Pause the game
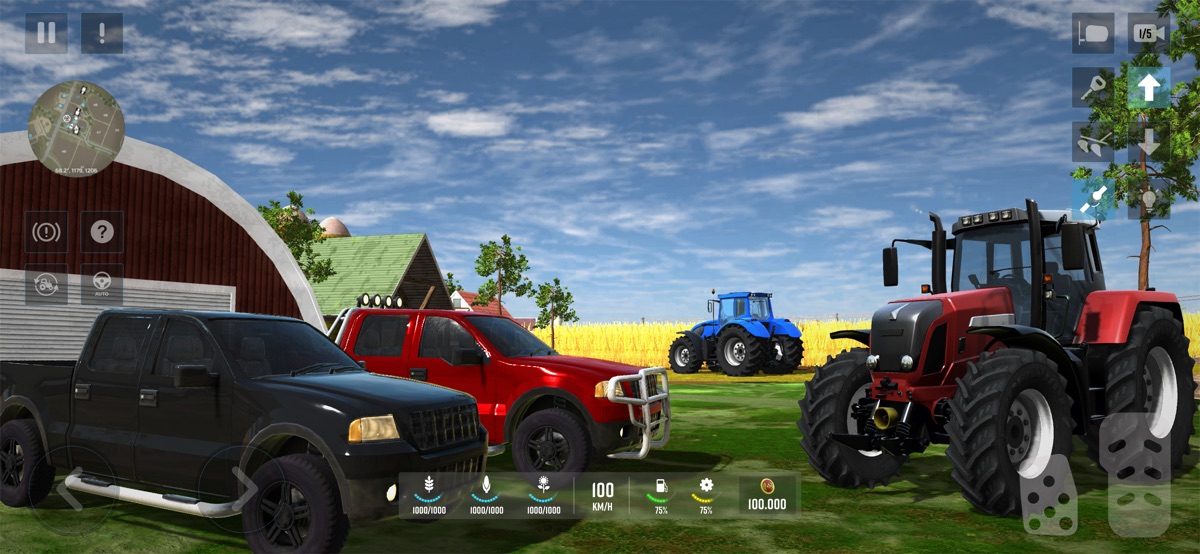The height and width of the screenshot is (554, 1200). pos(46,33)
